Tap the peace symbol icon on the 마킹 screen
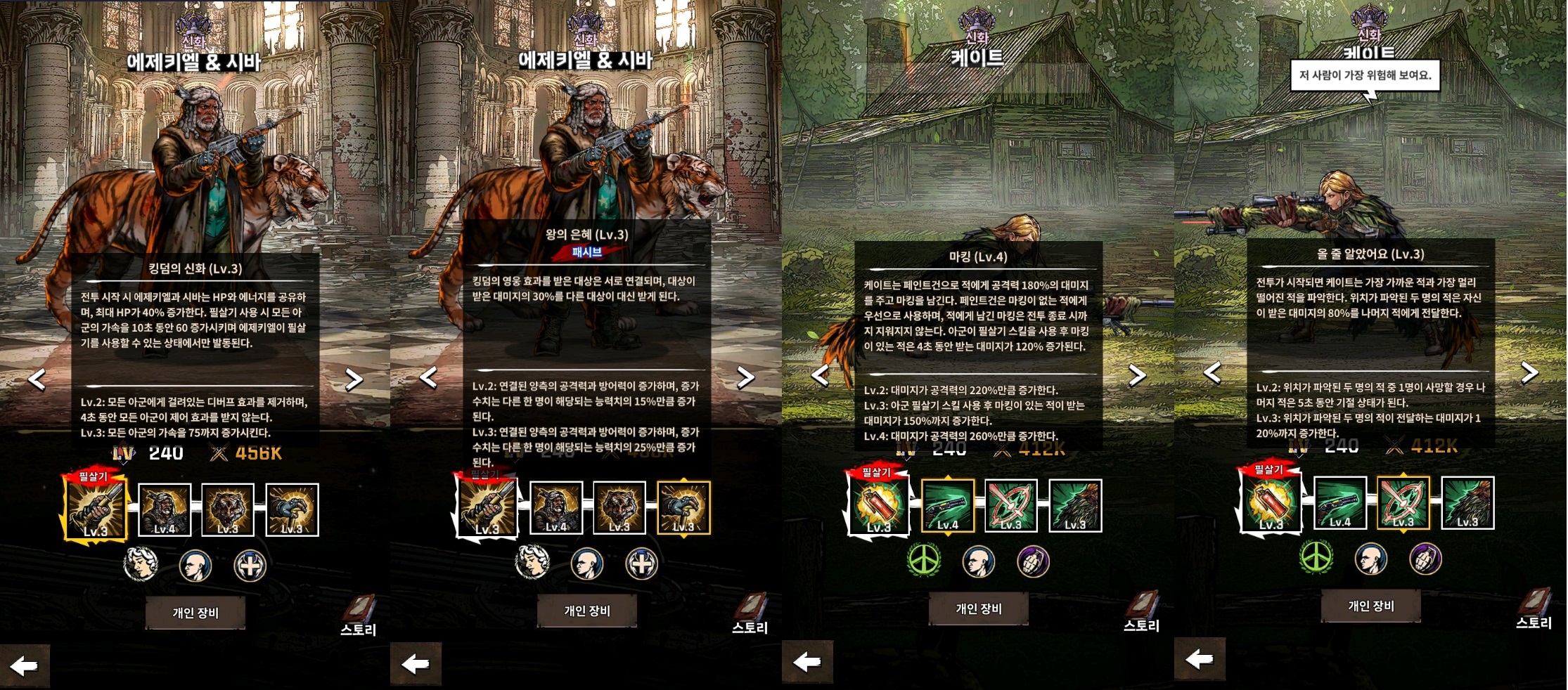Image resolution: width=1568 pixels, height=690 pixels. pos(924,561)
